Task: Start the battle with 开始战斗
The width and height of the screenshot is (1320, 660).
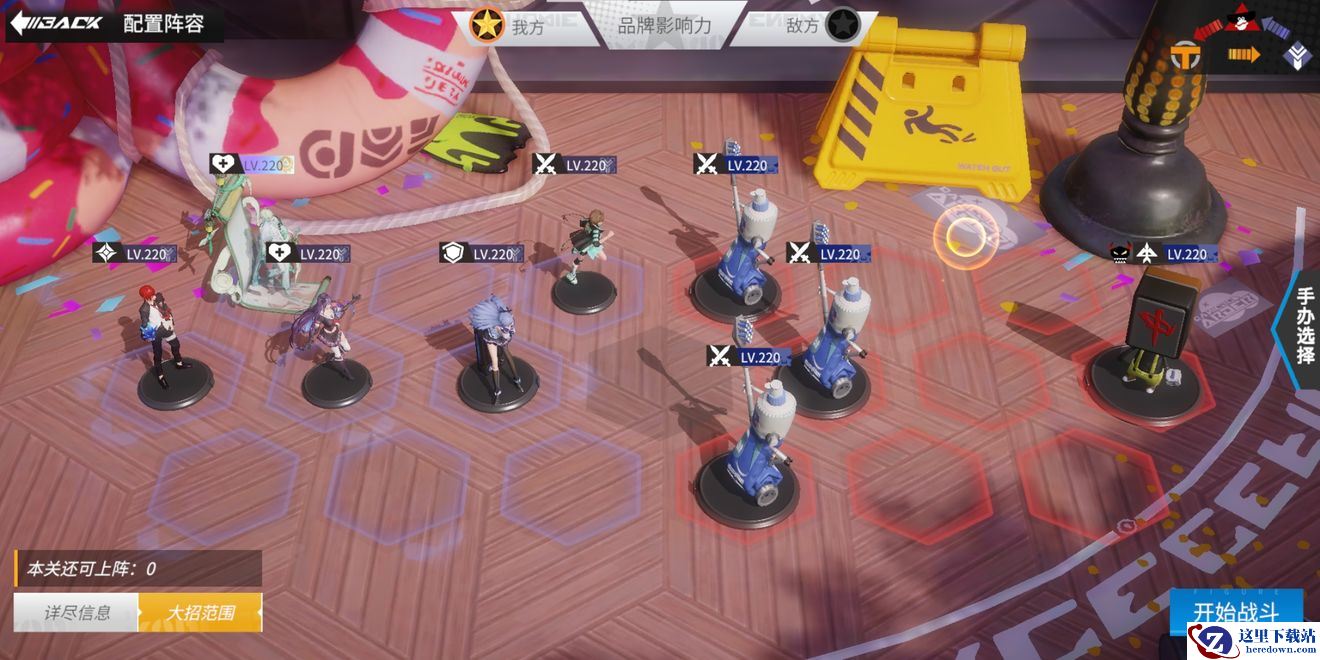Action: tap(1236, 611)
